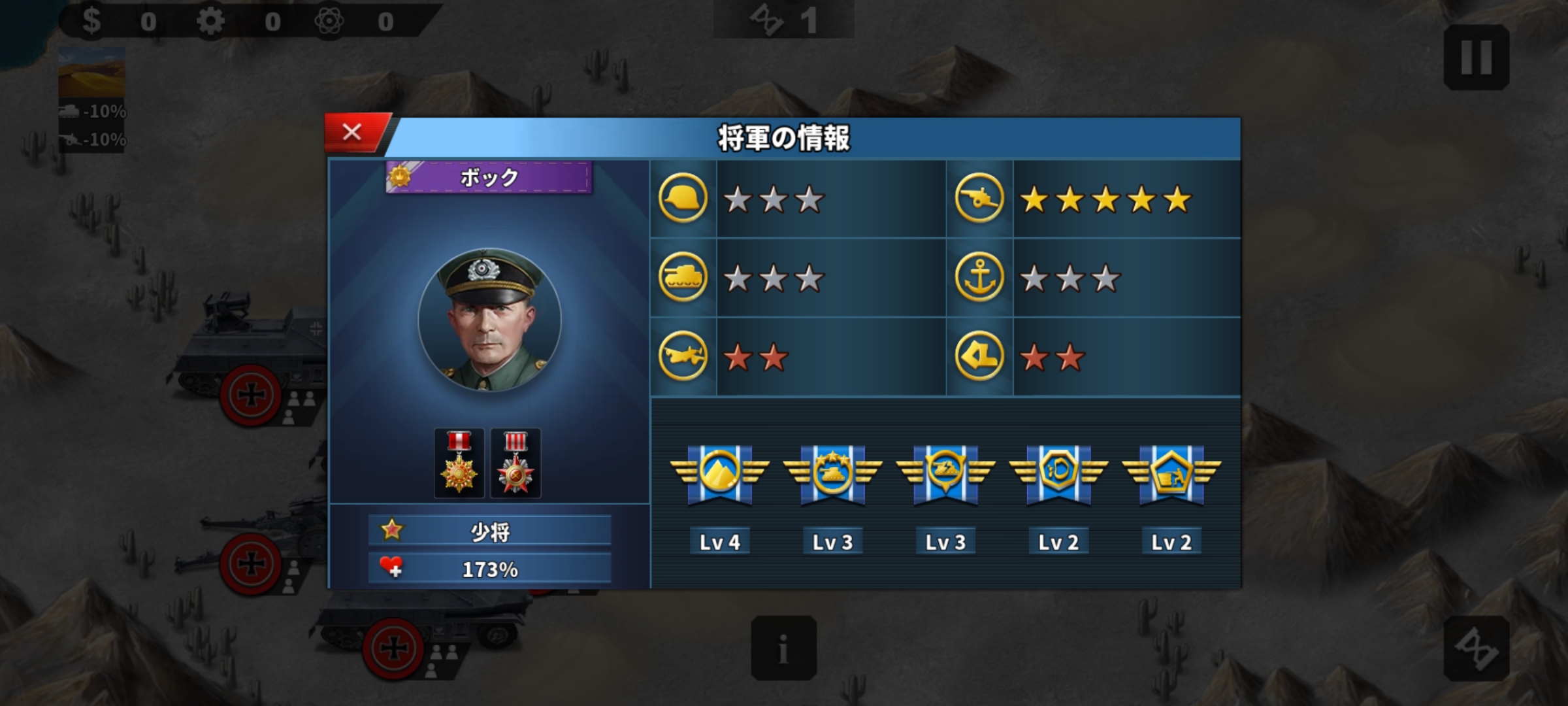Open the info button at bottom
The width and height of the screenshot is (1568, 706).
click(783, 648)
